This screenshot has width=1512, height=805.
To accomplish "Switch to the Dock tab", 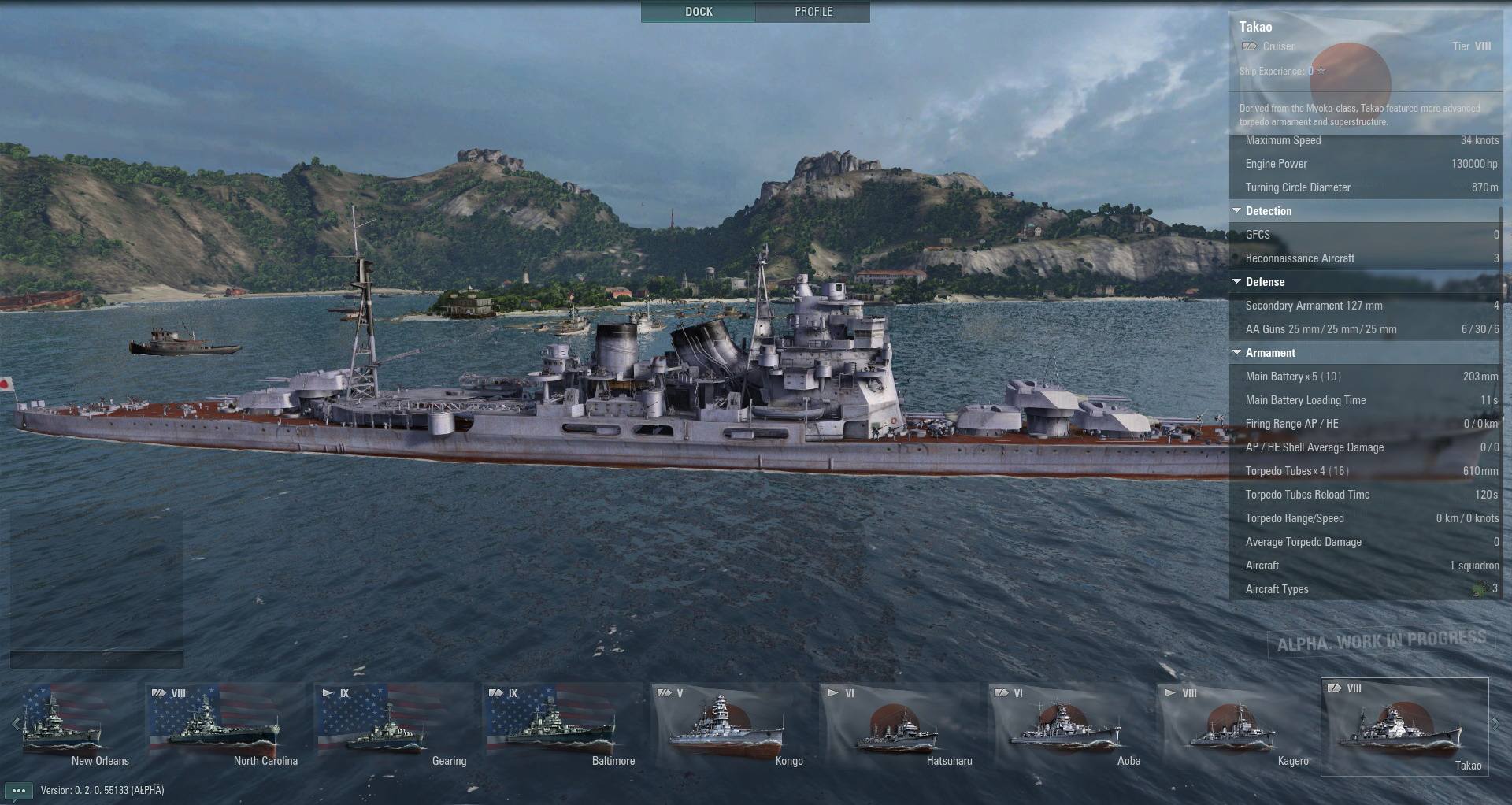I will [698, 12].
